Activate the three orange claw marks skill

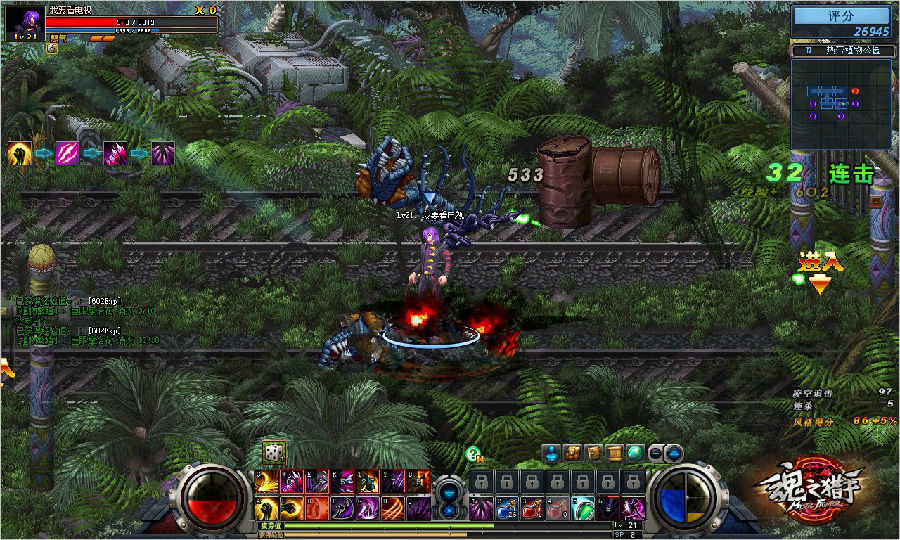(393, 507)
